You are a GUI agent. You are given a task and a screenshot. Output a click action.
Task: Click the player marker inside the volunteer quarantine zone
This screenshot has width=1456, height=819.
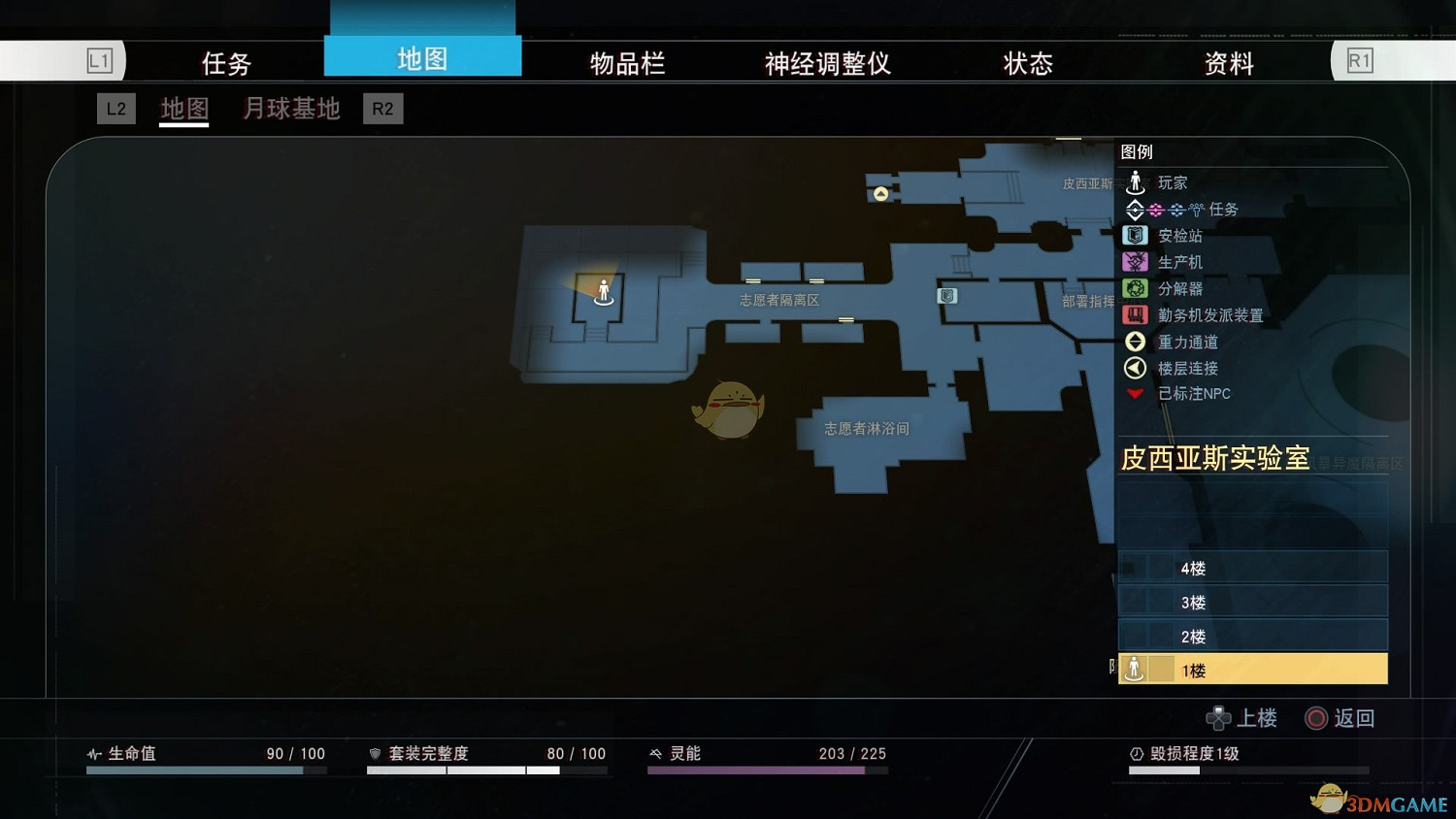coord(603,293)
